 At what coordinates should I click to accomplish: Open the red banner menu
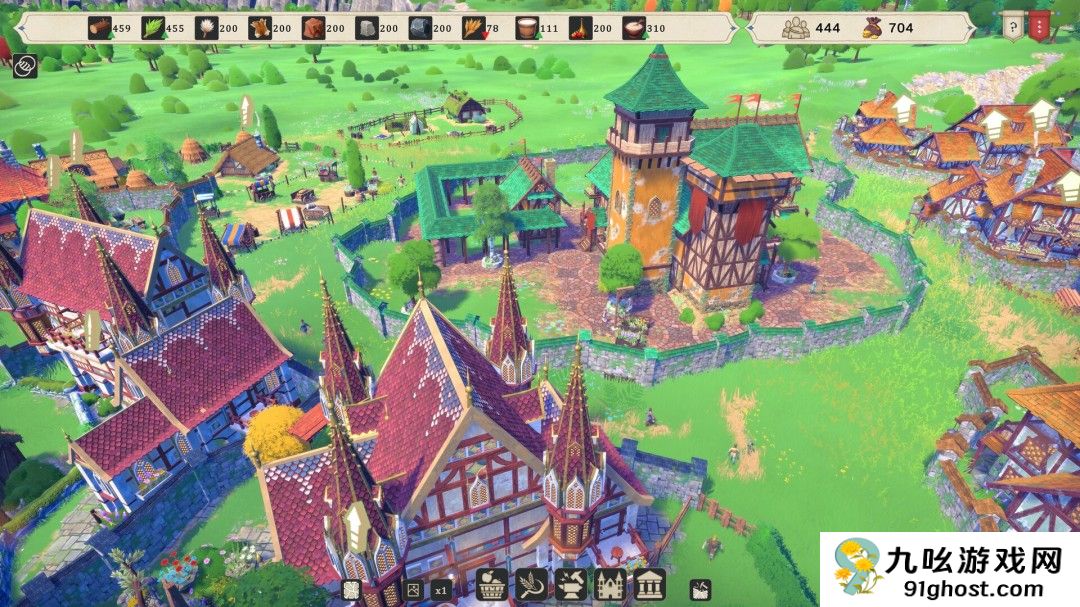coord(1040,25)
